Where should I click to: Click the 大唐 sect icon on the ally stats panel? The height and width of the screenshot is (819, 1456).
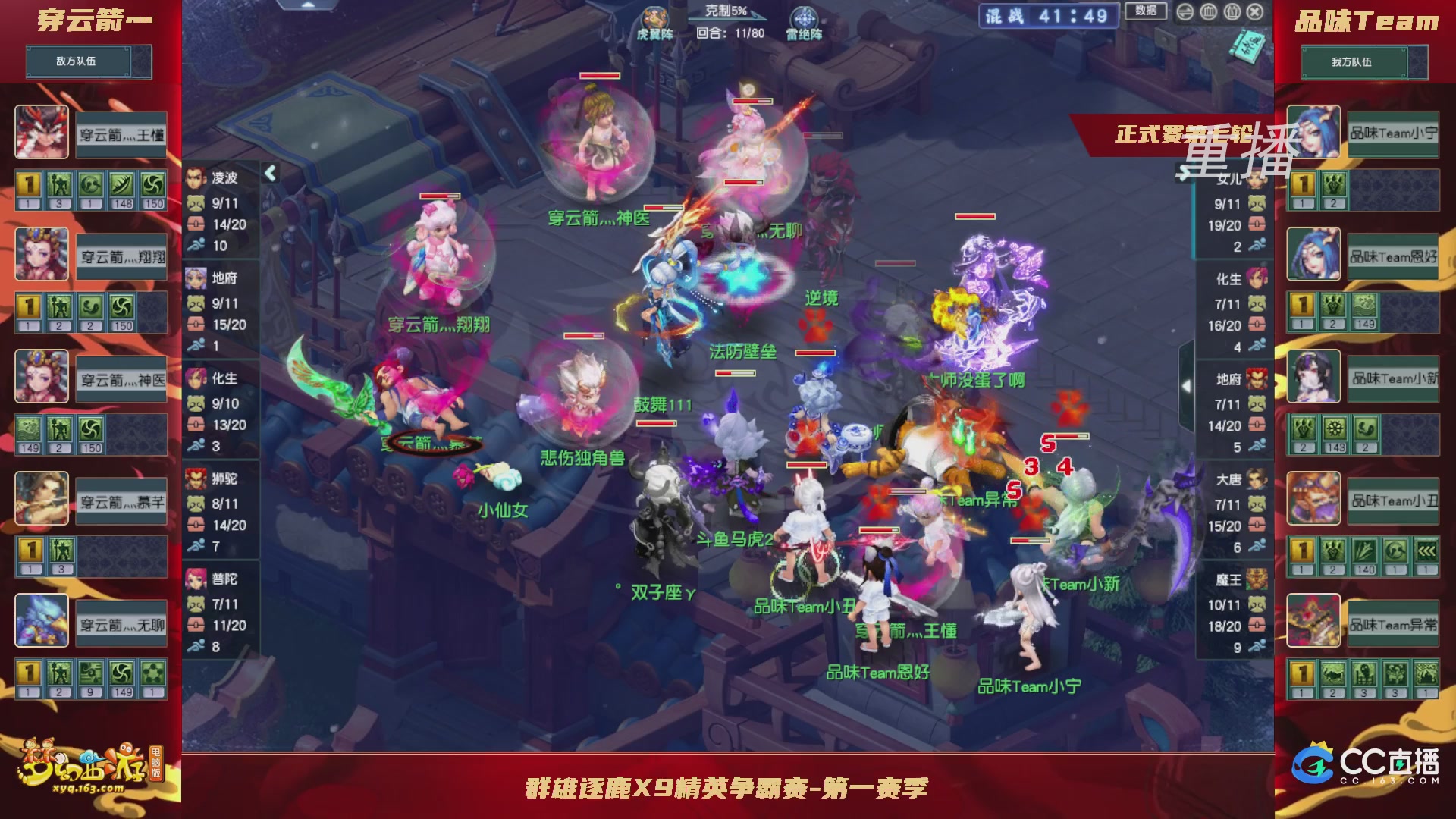1257,480
